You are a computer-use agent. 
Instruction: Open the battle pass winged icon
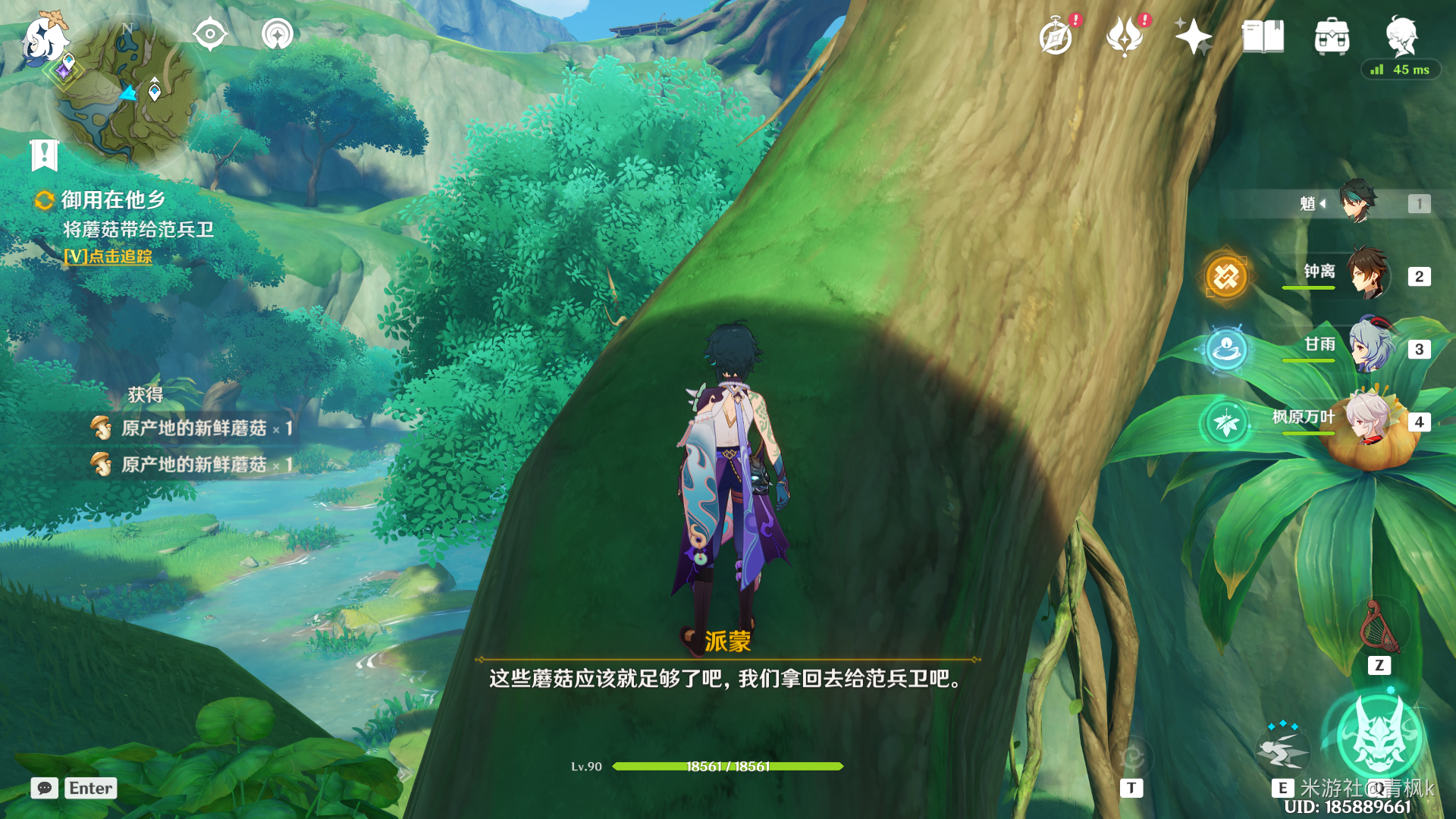coord(1125,36)
